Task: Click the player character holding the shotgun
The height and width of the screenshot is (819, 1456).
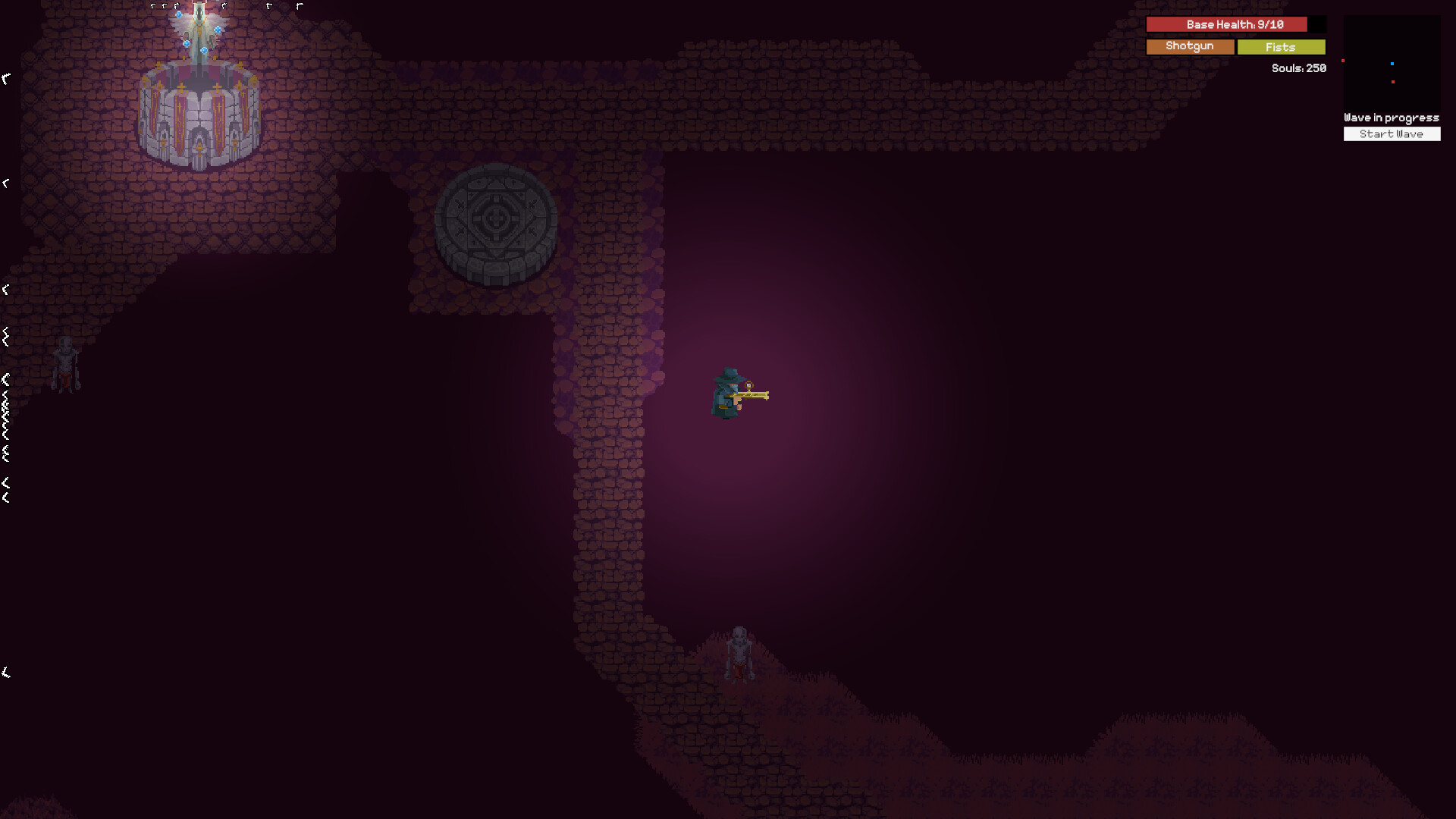Action: (728, 394)
